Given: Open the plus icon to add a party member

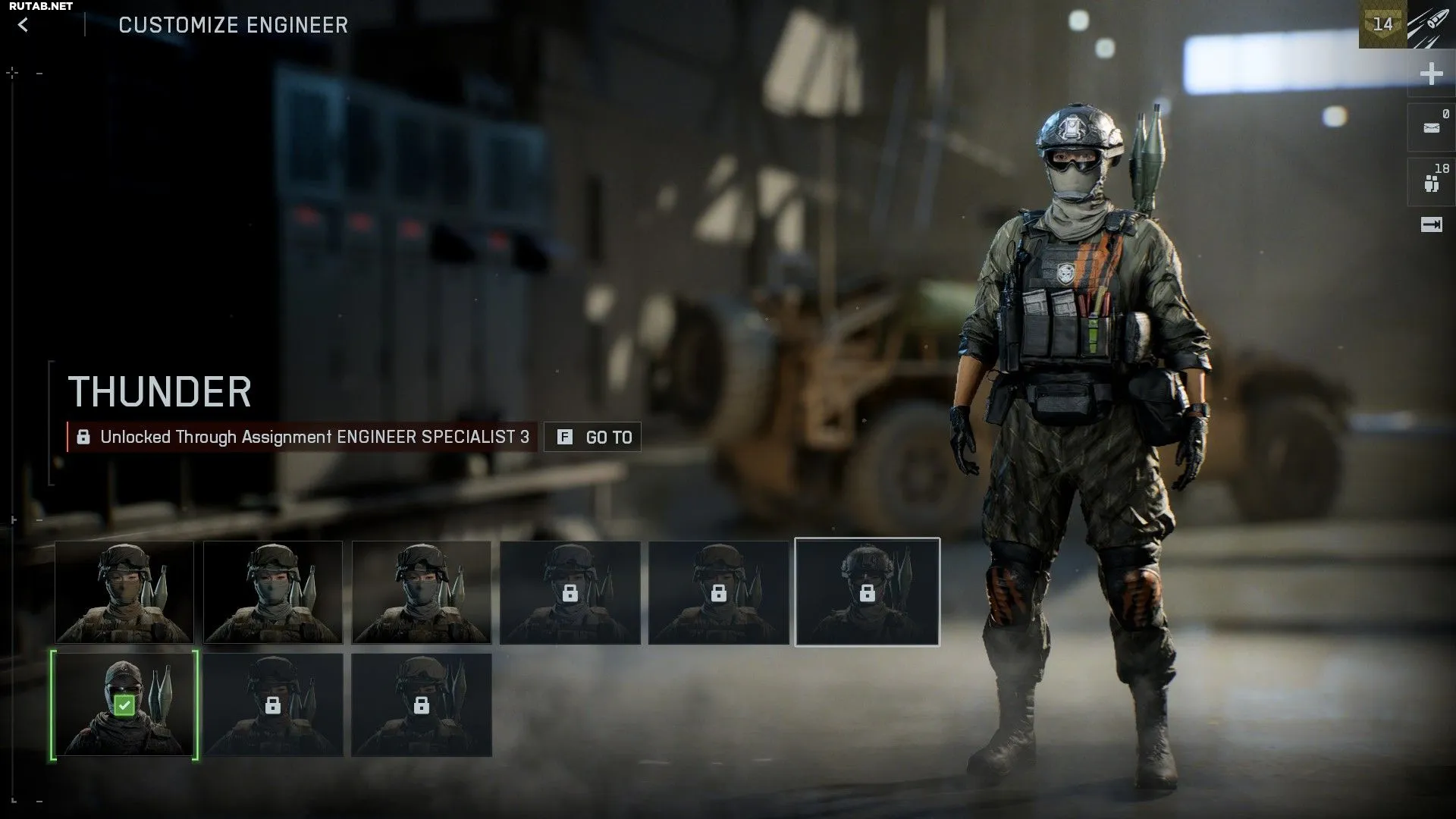Looking at the screenshot, I should tap(1431, 74).
